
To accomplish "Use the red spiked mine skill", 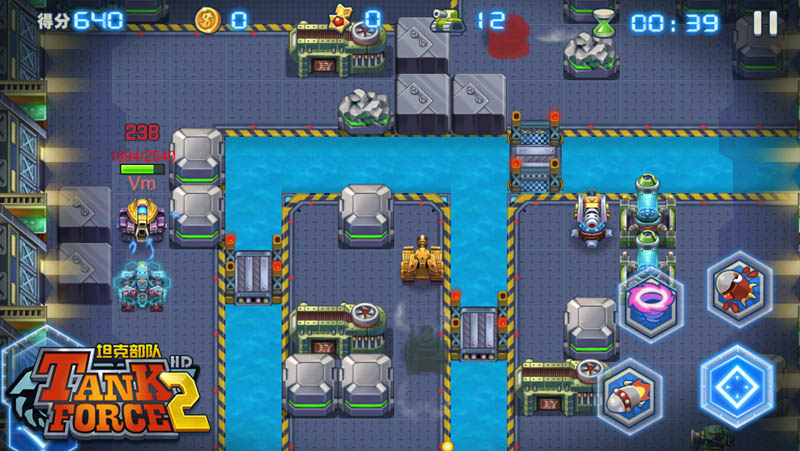I will coord(739,286).
